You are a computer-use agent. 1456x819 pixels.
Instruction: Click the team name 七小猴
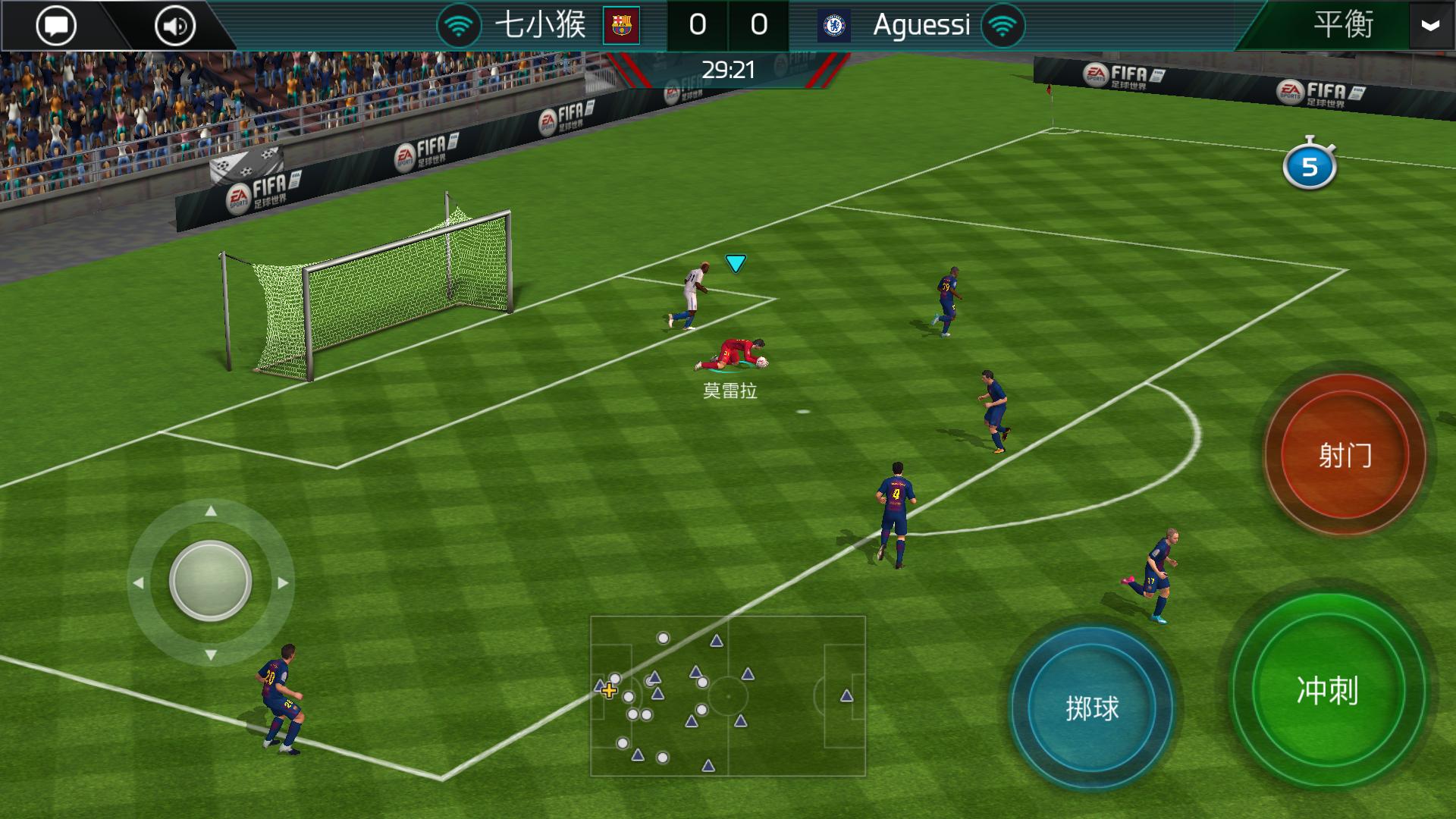540,24
